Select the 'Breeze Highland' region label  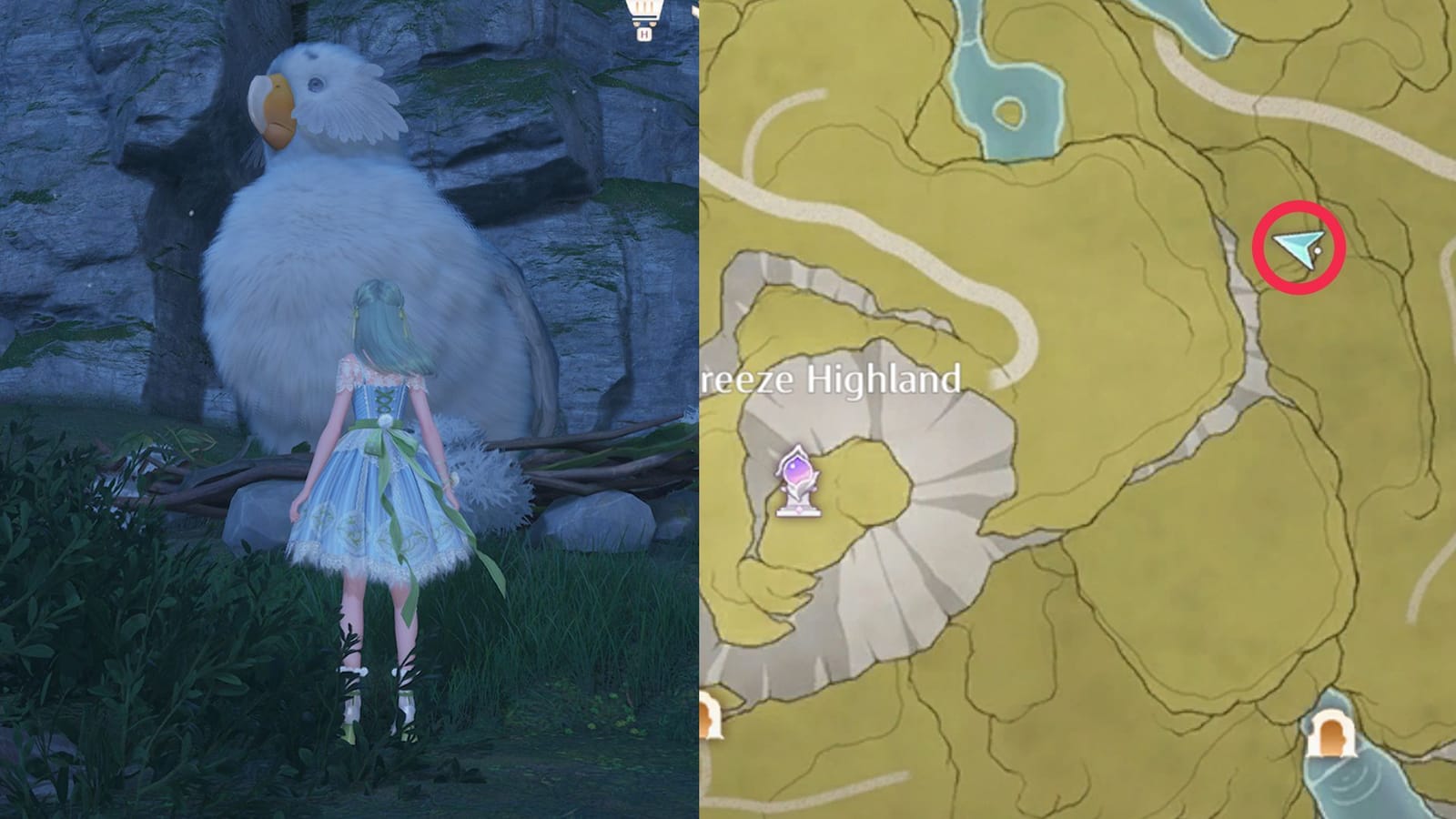click(x=833, y=380)
